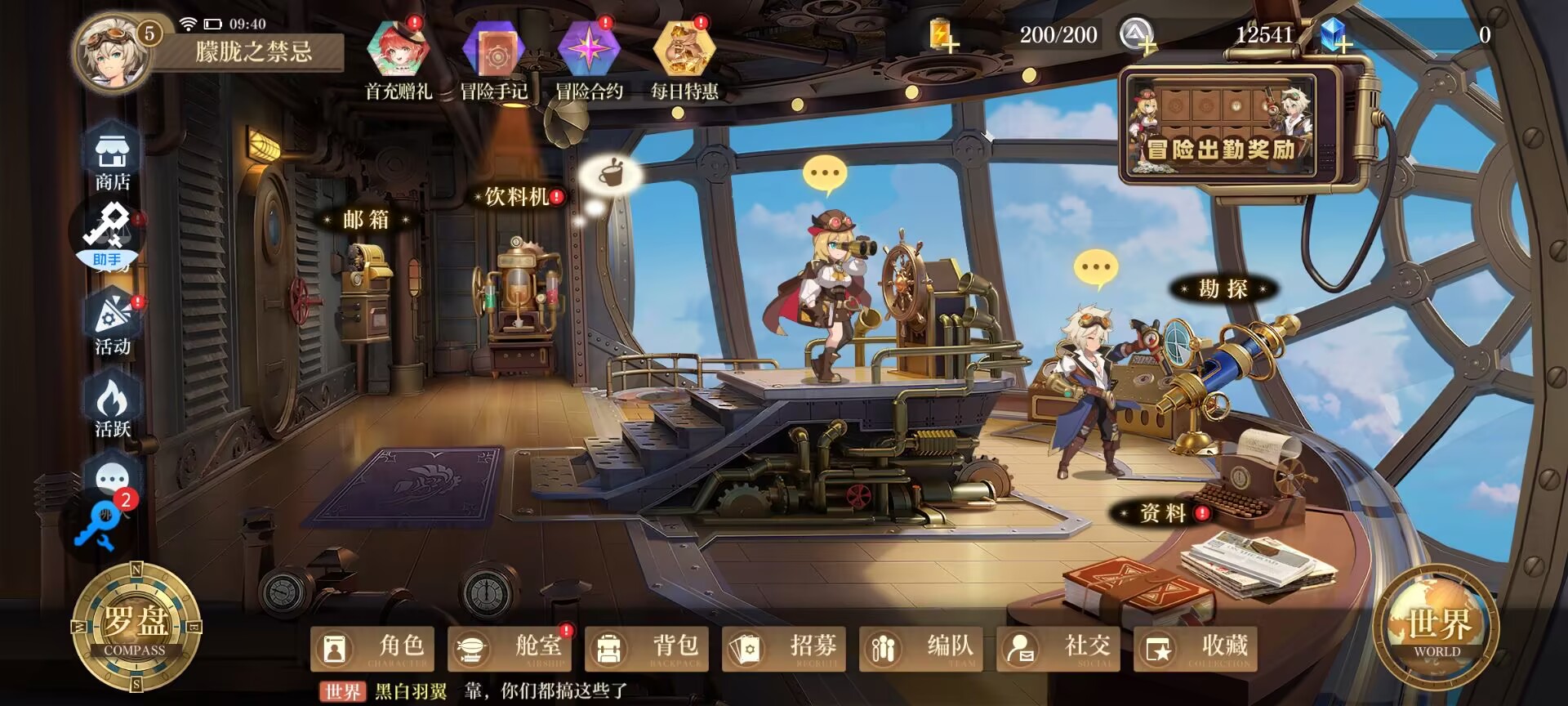
Task: Open the 社交 social menu
Action: pyautogui.click(x=1058, y=650)
